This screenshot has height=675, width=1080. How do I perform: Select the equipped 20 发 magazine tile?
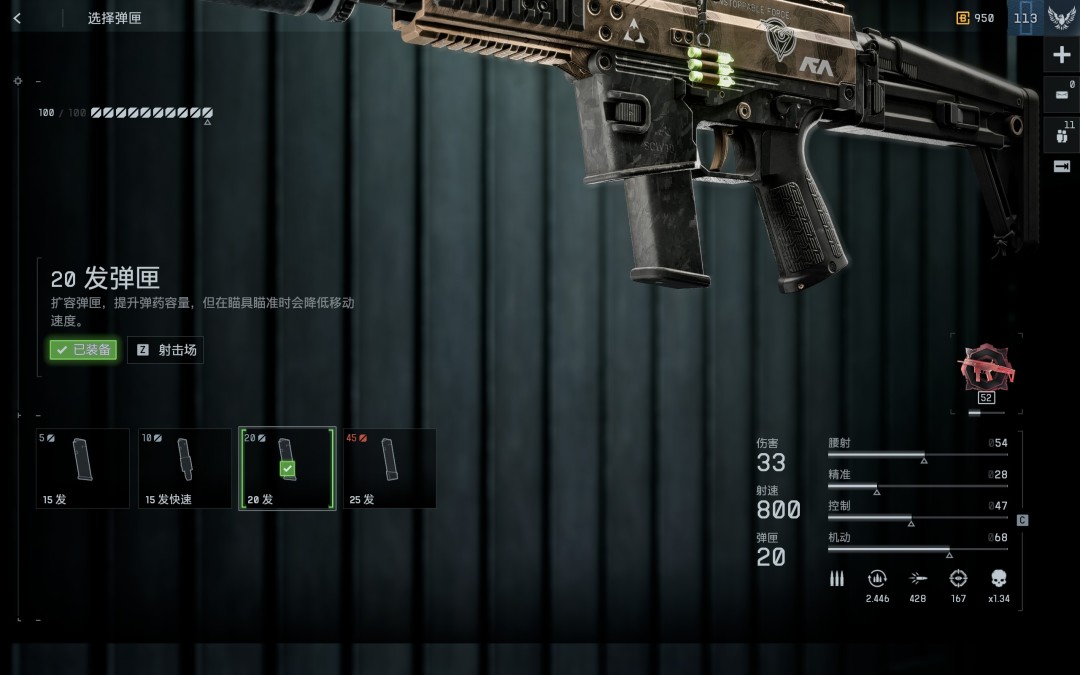(287, 468)
